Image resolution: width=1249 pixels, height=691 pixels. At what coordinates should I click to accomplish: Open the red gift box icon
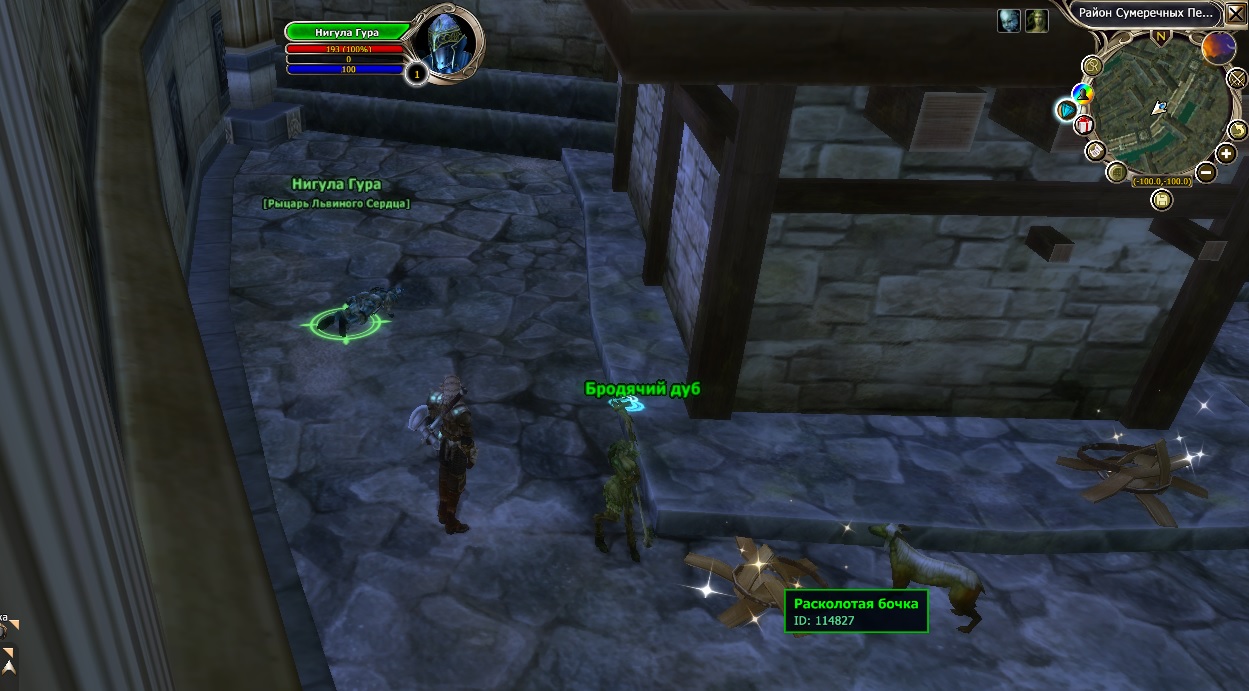1085,125
